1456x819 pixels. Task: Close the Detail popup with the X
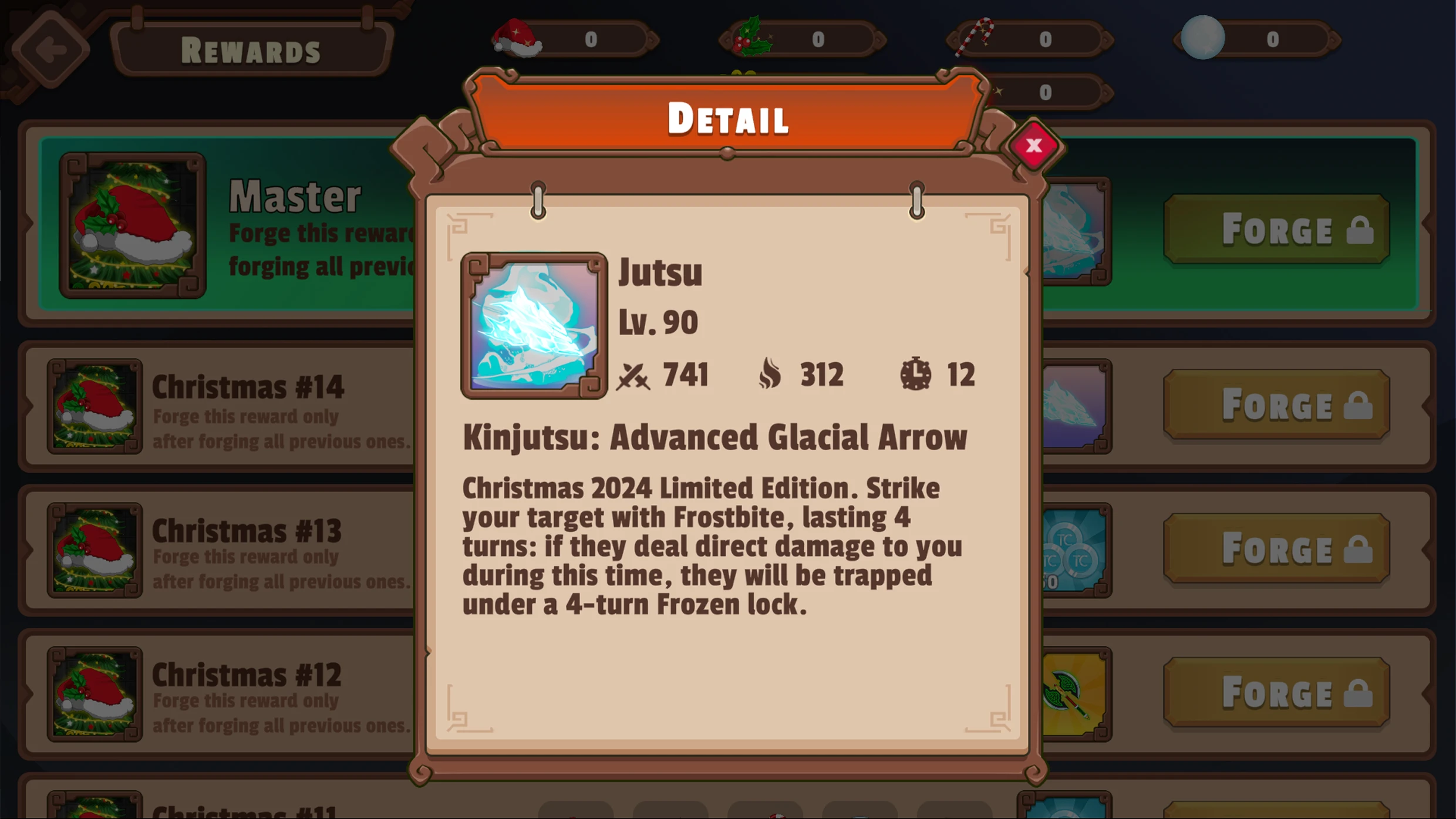1034,147
